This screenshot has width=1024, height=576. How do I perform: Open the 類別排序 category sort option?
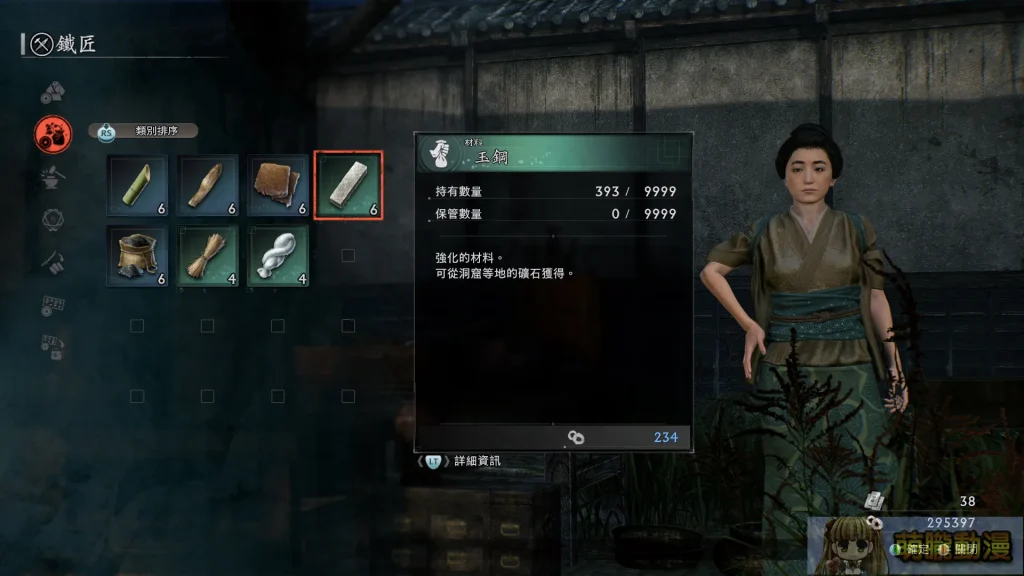point(145,131)
